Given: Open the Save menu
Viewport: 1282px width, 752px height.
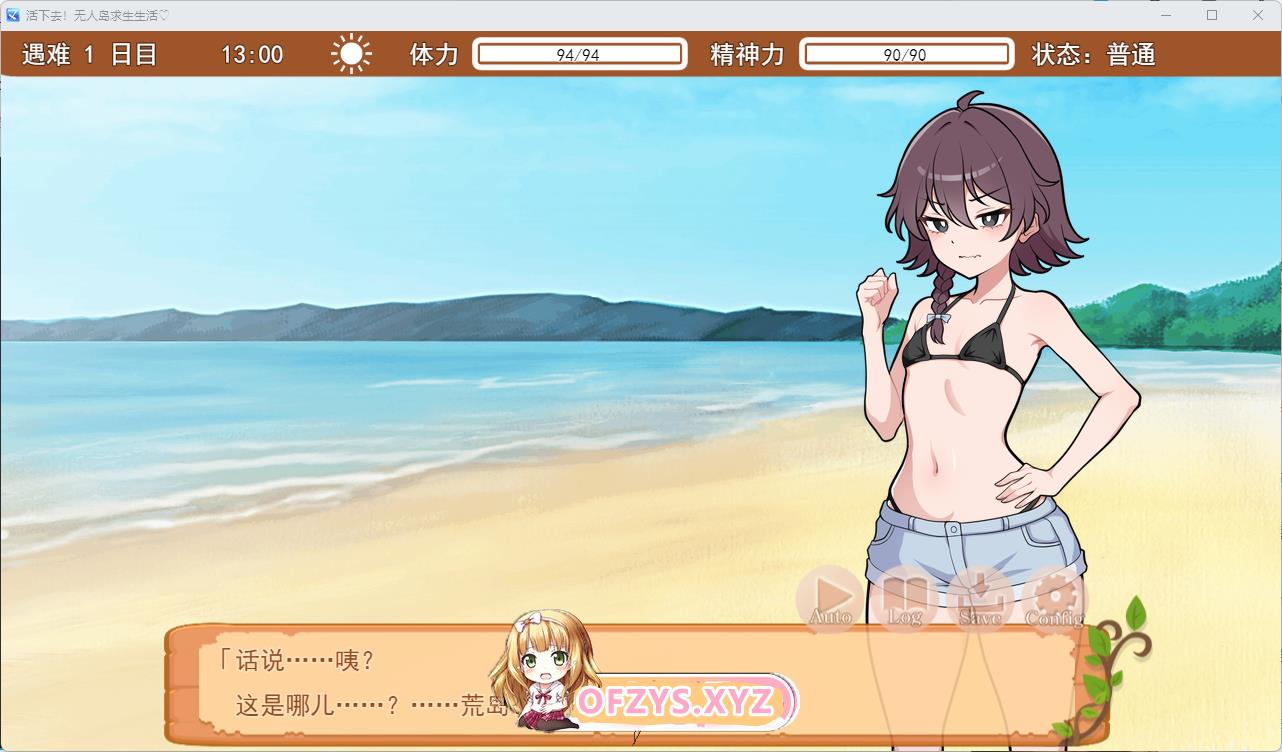Looking at the screenshot, I should point(980,598).
